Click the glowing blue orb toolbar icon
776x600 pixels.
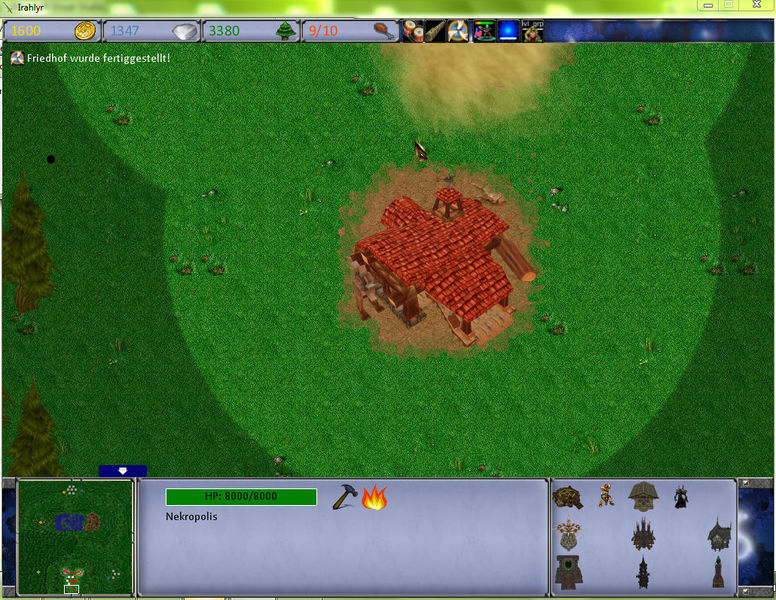(508, 30)
